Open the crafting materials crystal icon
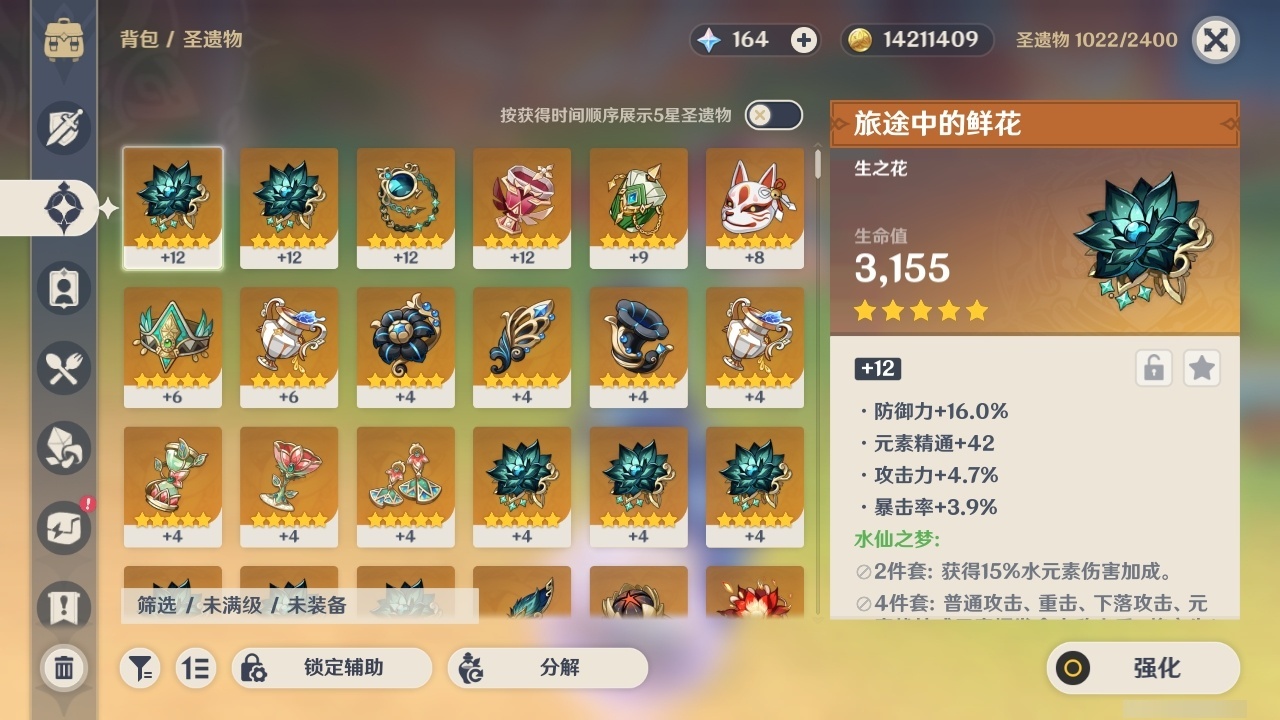Screen dimensions: 1280x720 62,448
